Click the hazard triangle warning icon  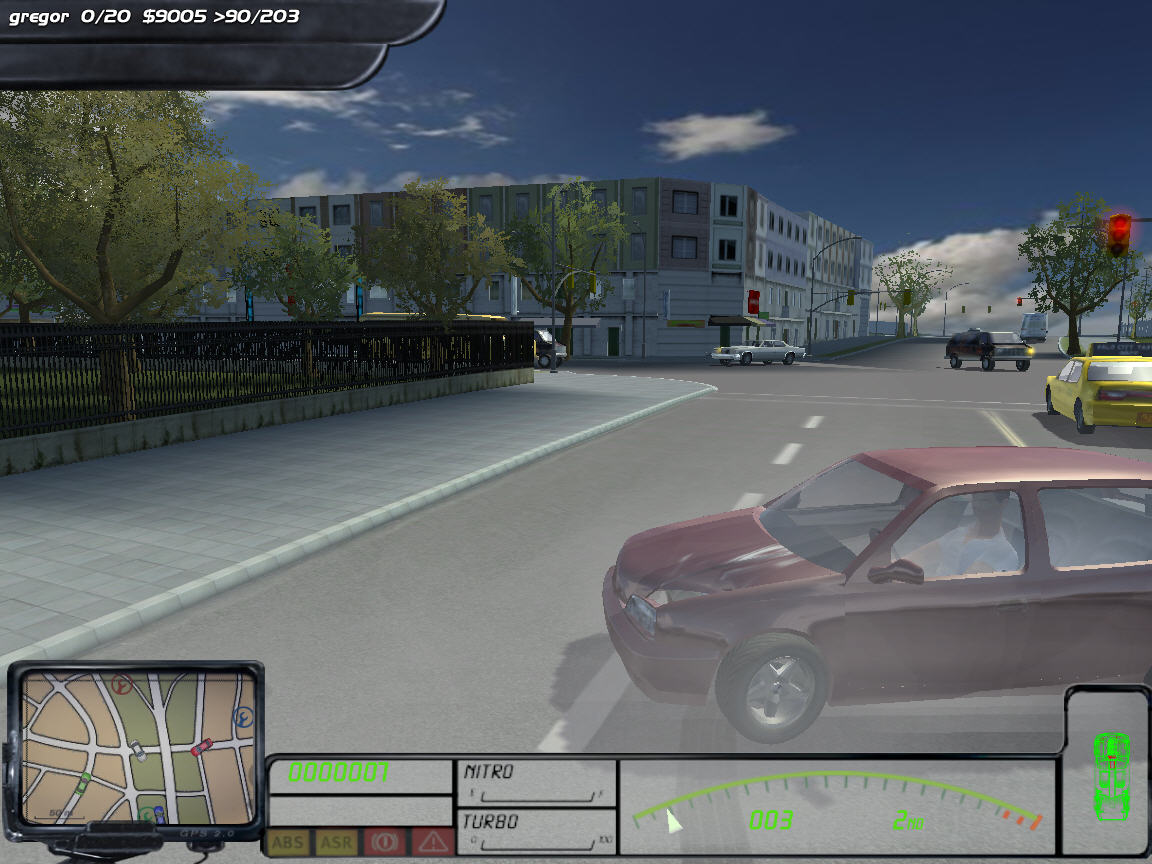click(x=432, y=842)
